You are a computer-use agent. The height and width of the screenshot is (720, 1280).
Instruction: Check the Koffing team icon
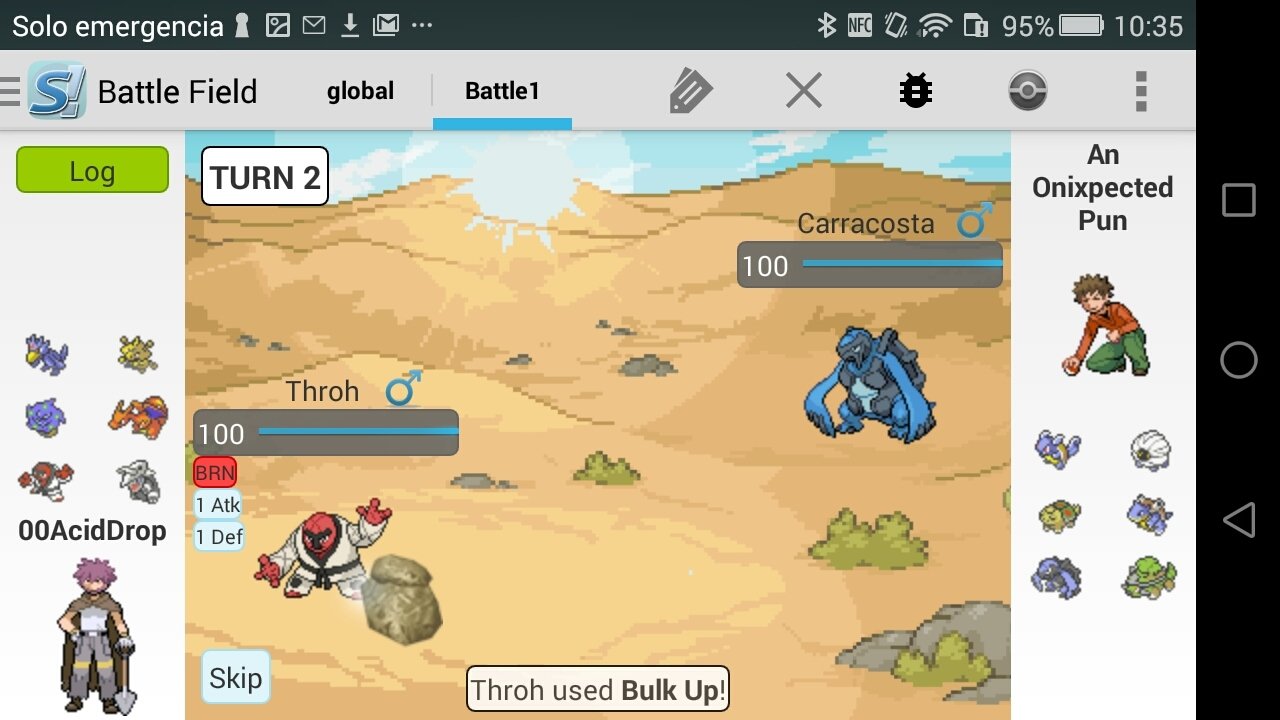pos(46,417)
